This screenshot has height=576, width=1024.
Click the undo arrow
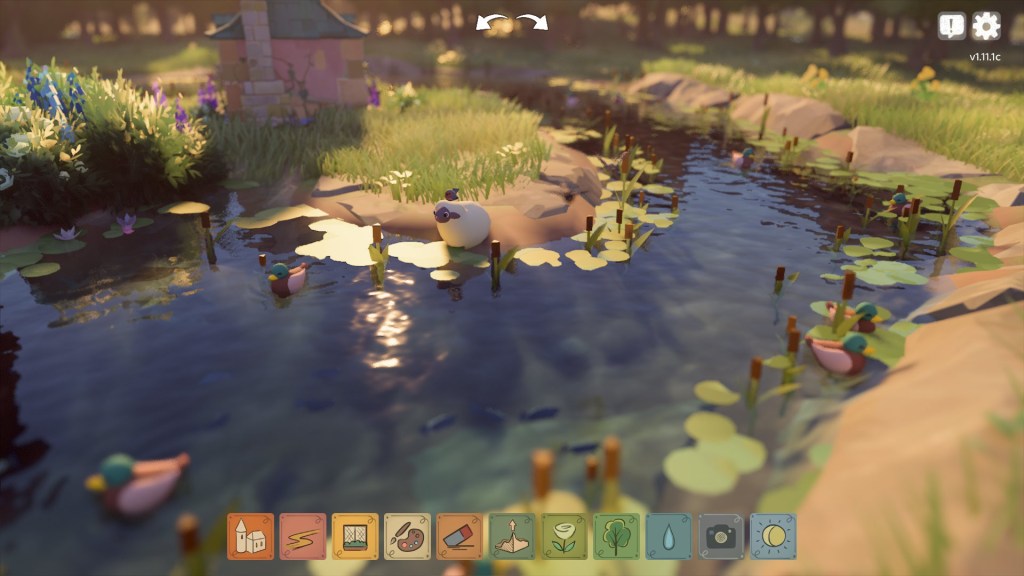pos(490,22)
